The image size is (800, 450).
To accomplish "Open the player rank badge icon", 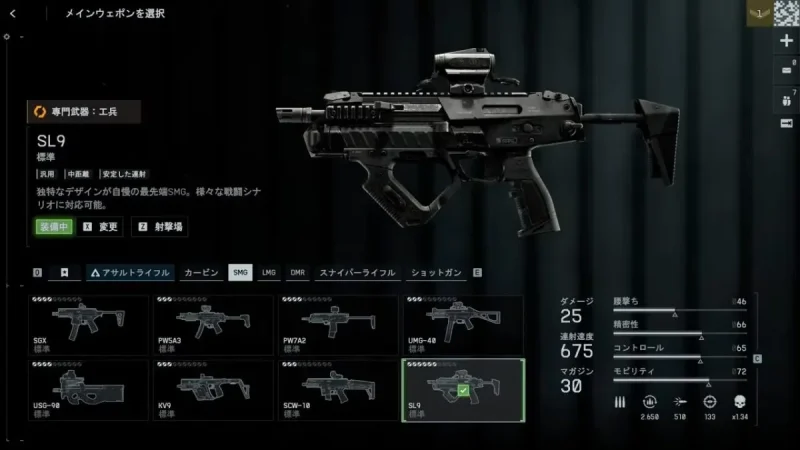I will click(759, 14).
